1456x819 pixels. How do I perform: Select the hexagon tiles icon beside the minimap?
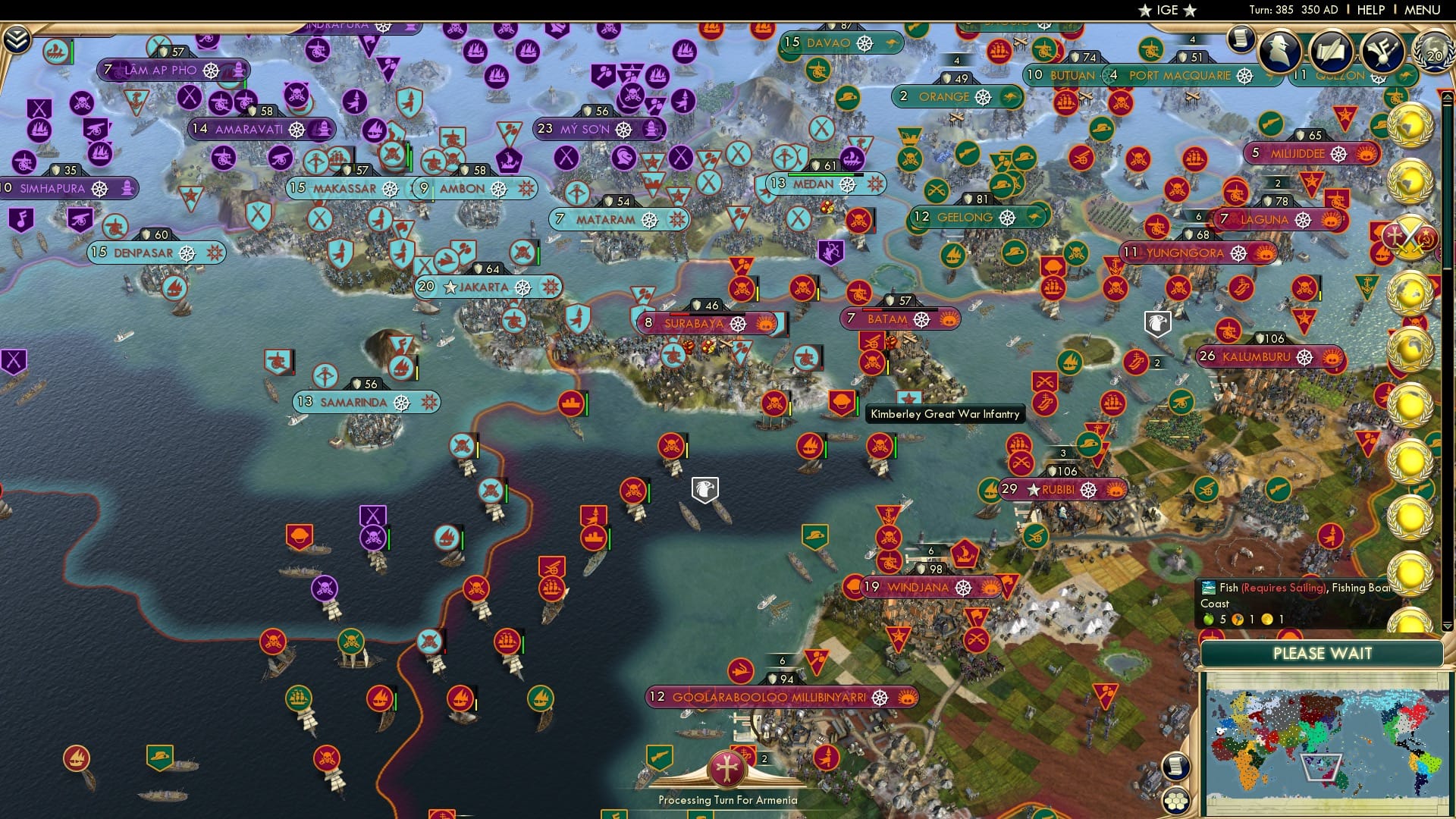point(1175,802)
